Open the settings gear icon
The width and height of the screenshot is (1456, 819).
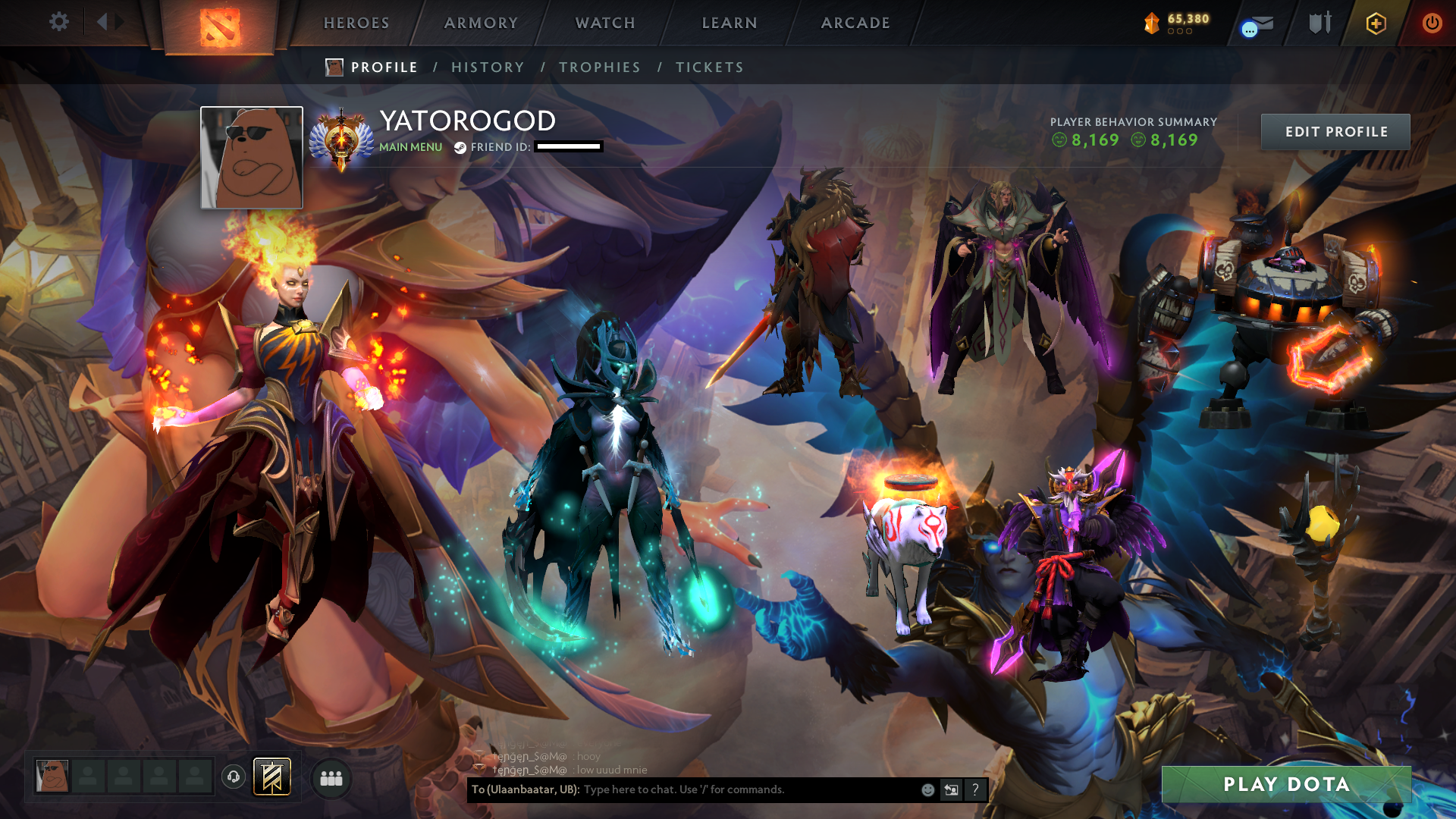pyautogui.click(x=58, y=22)
